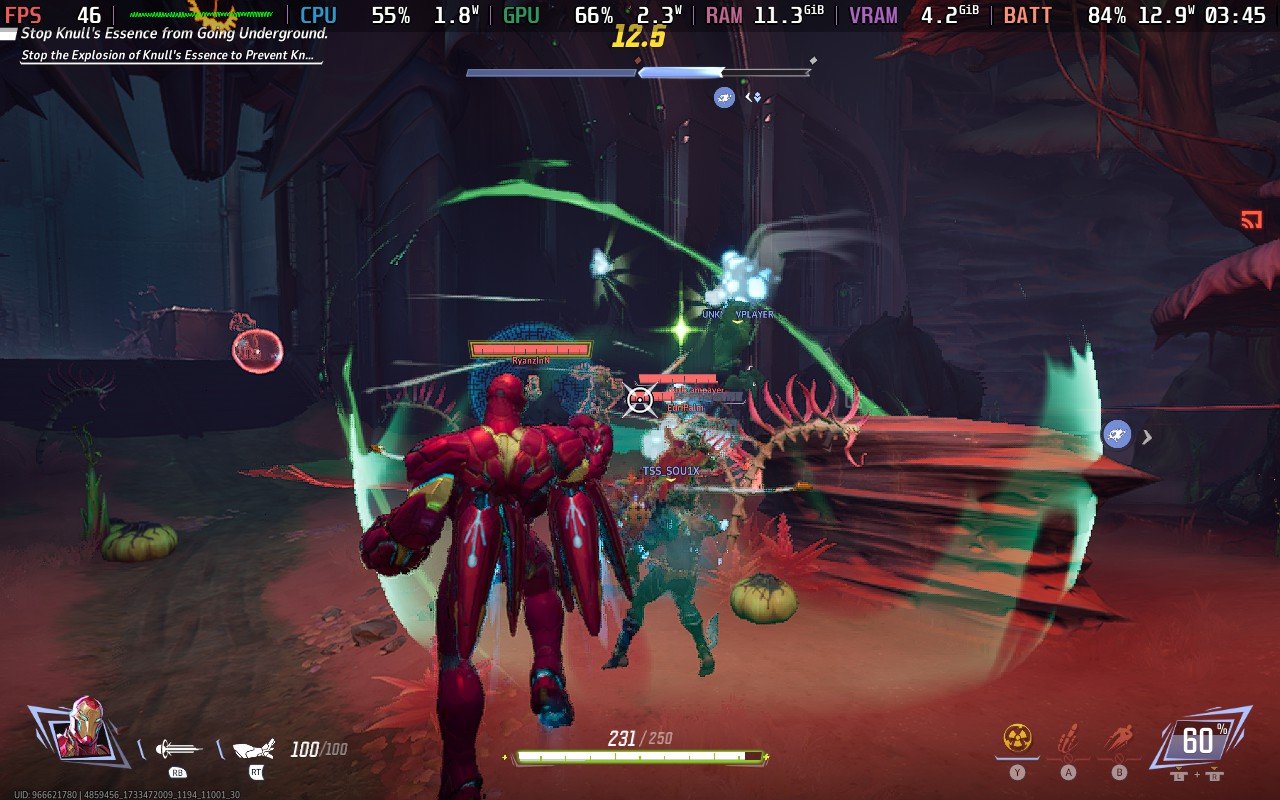Click the offscreen objective marker with arrow
Image resolution: width=1280 pixels, height=800 pixels.
coord(1119,435)
